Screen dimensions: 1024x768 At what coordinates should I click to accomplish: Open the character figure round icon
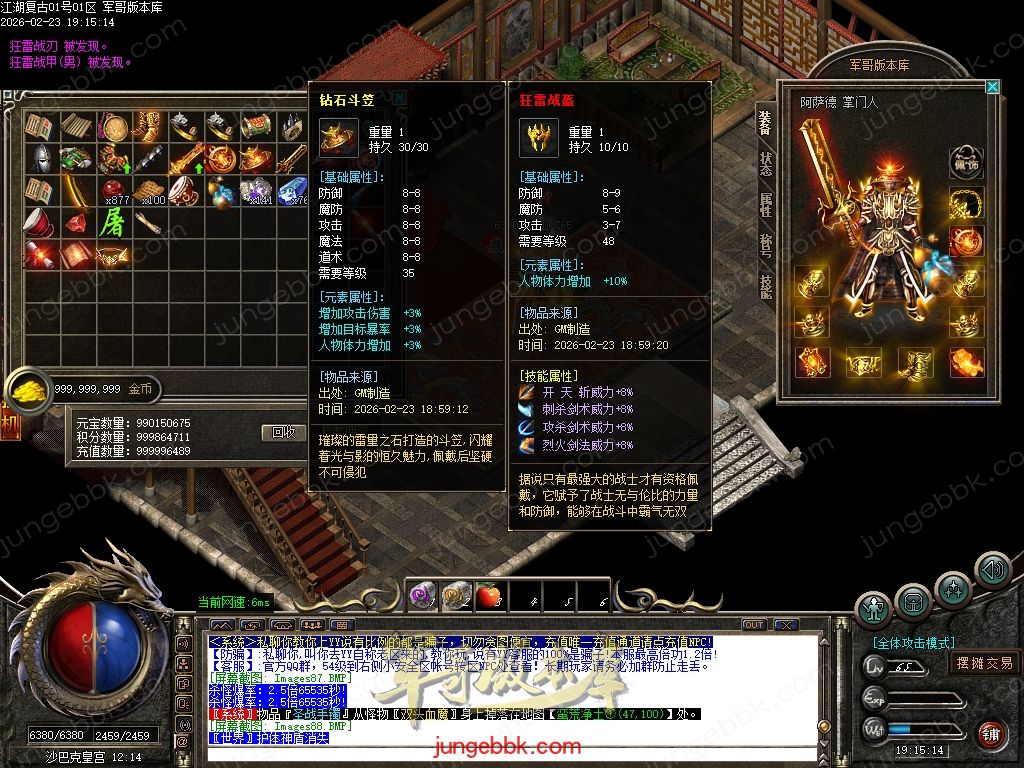874,608
